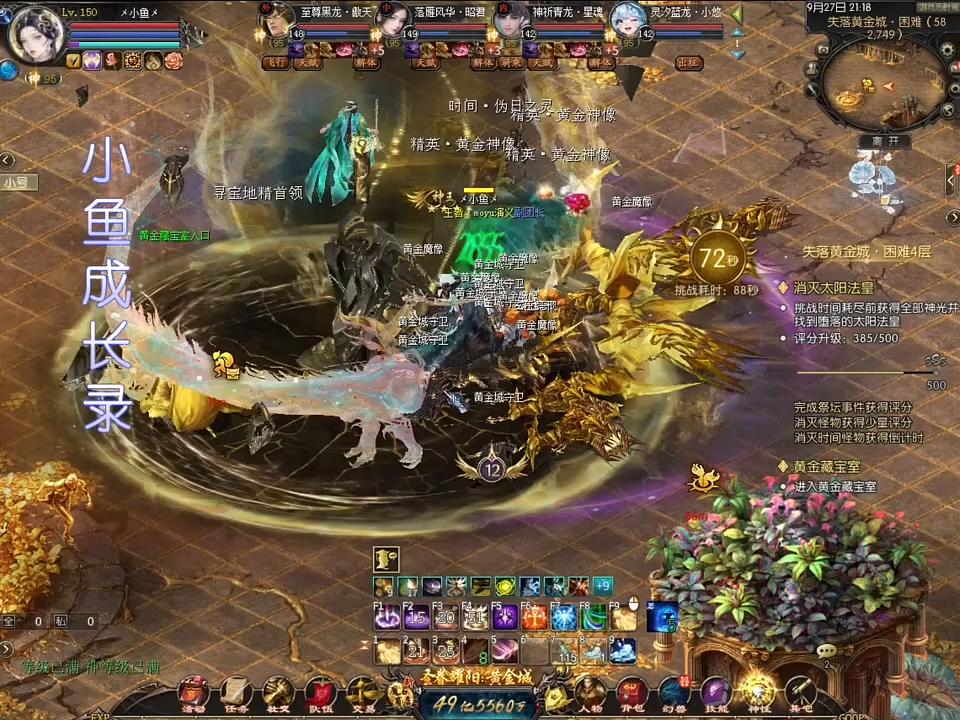This screenshot has height=720, width=960.
Task: Open the 队伍 (Team) menu
Action: [321, 692]
